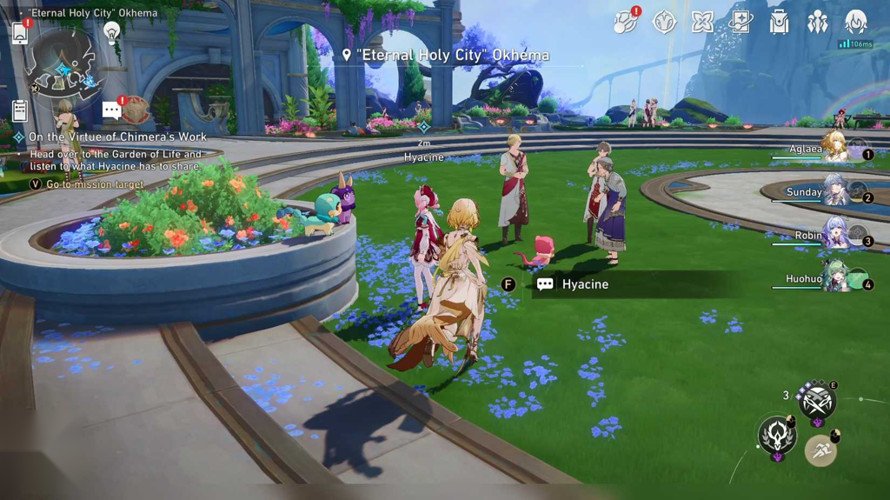Switch to Huohuo in the party list
The width and height of the screenshot is (890, 500).
pos(835,275)
